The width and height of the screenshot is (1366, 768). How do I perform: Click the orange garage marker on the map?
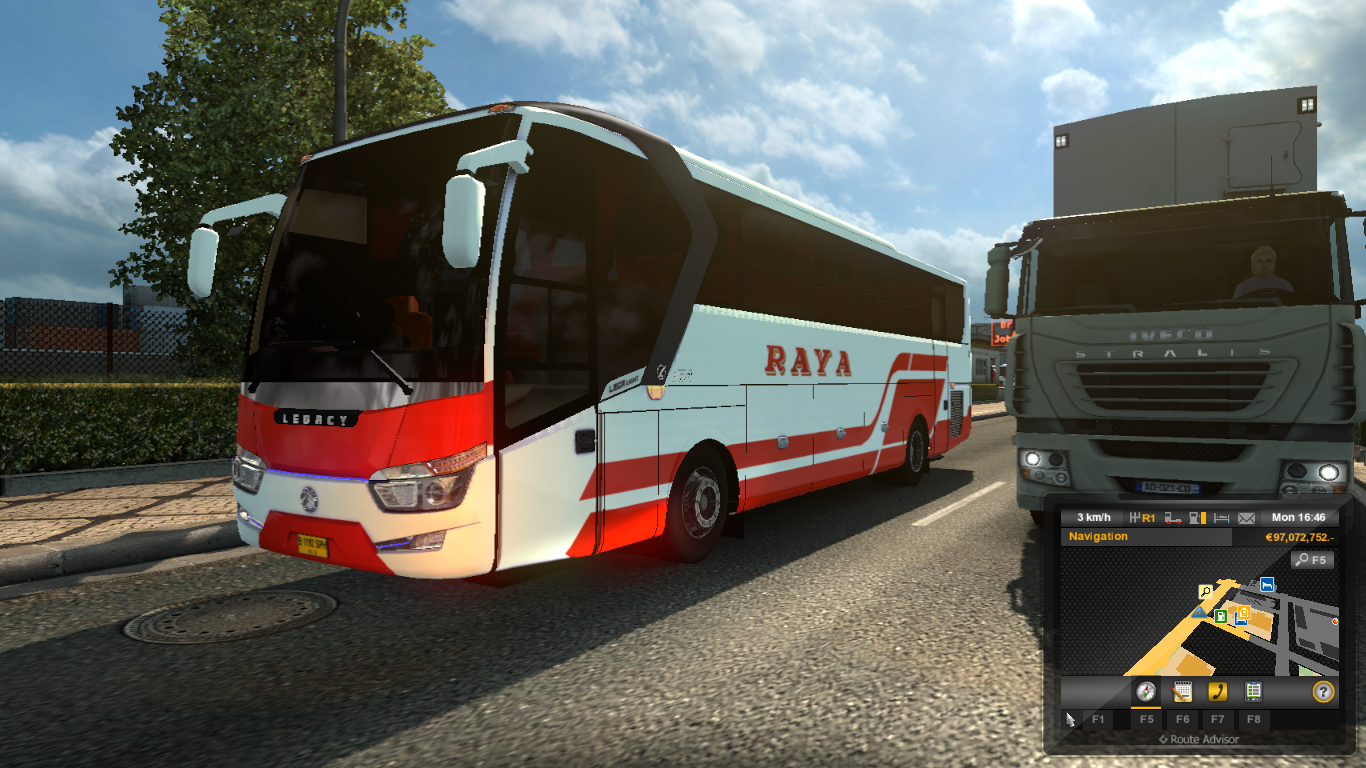[x=1244, y=613]
